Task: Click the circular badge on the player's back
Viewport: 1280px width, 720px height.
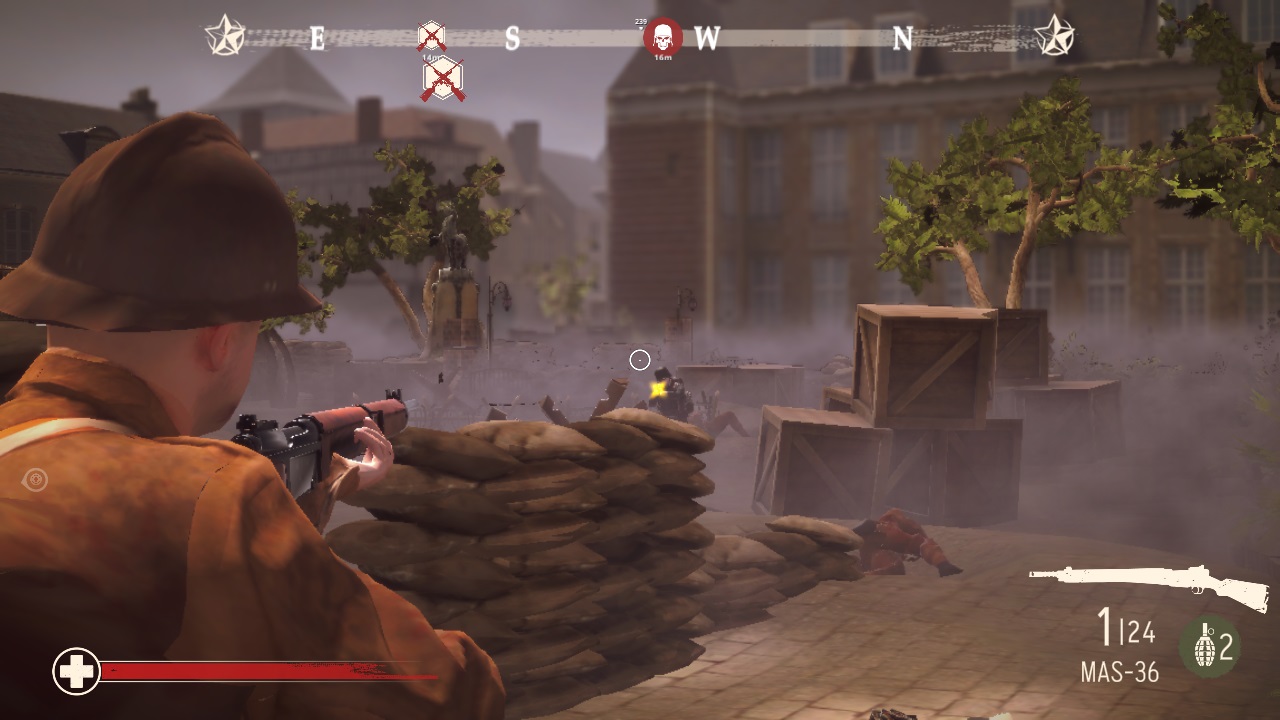Action: tap(35, 481)
